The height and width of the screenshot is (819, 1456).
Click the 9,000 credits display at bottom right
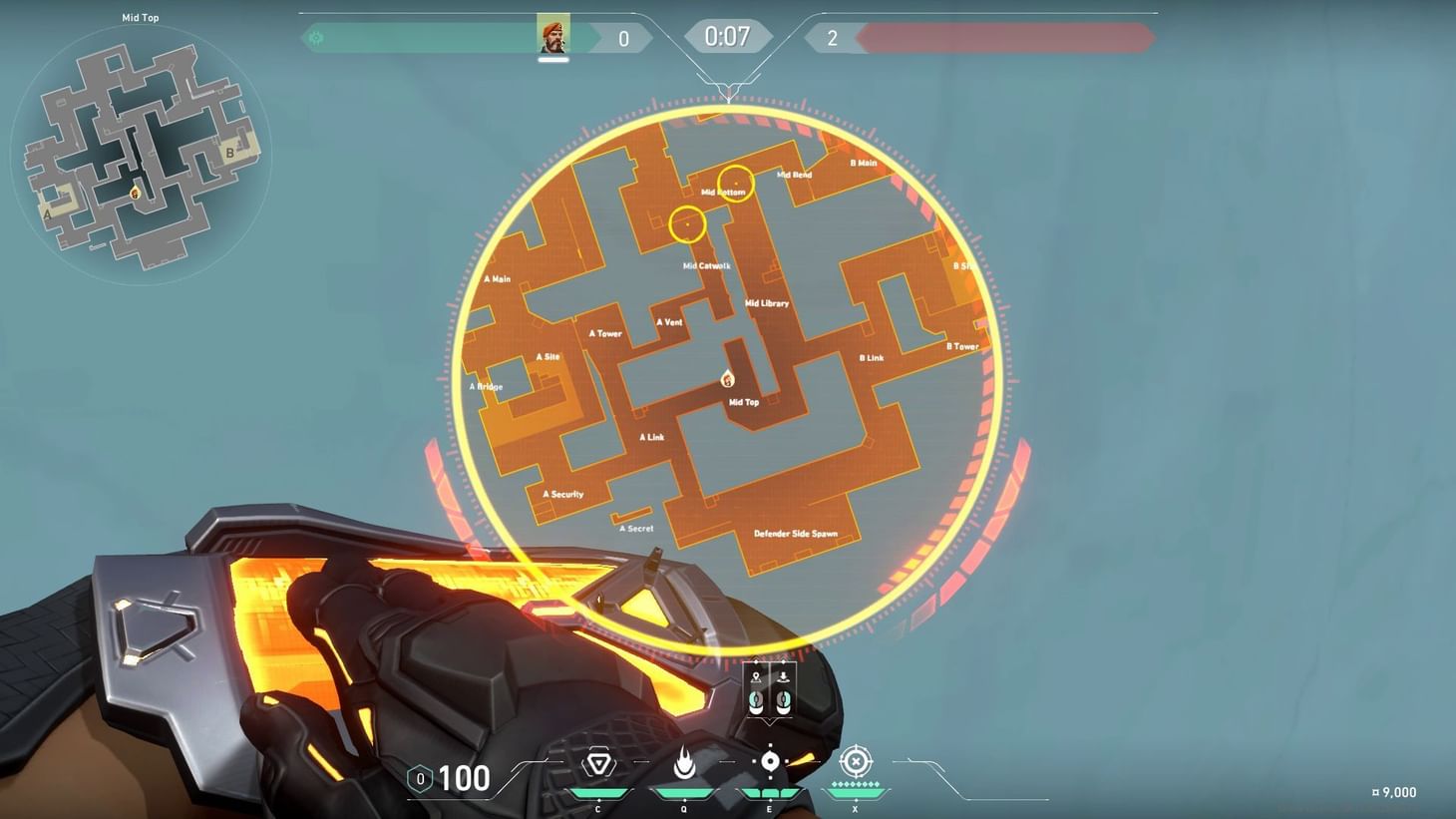1395,792
